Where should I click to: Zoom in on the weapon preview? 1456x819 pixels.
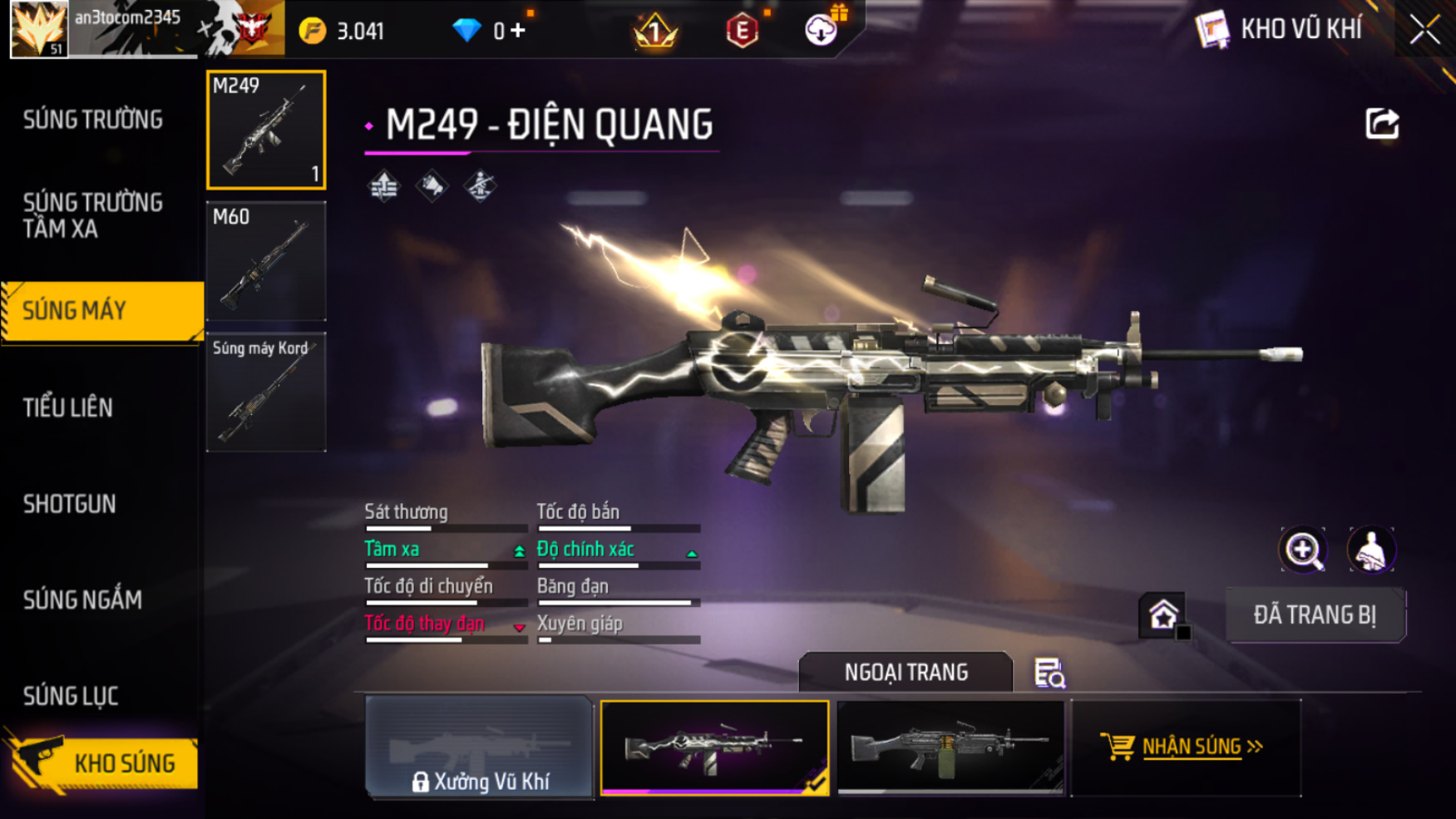[1303, 550]
